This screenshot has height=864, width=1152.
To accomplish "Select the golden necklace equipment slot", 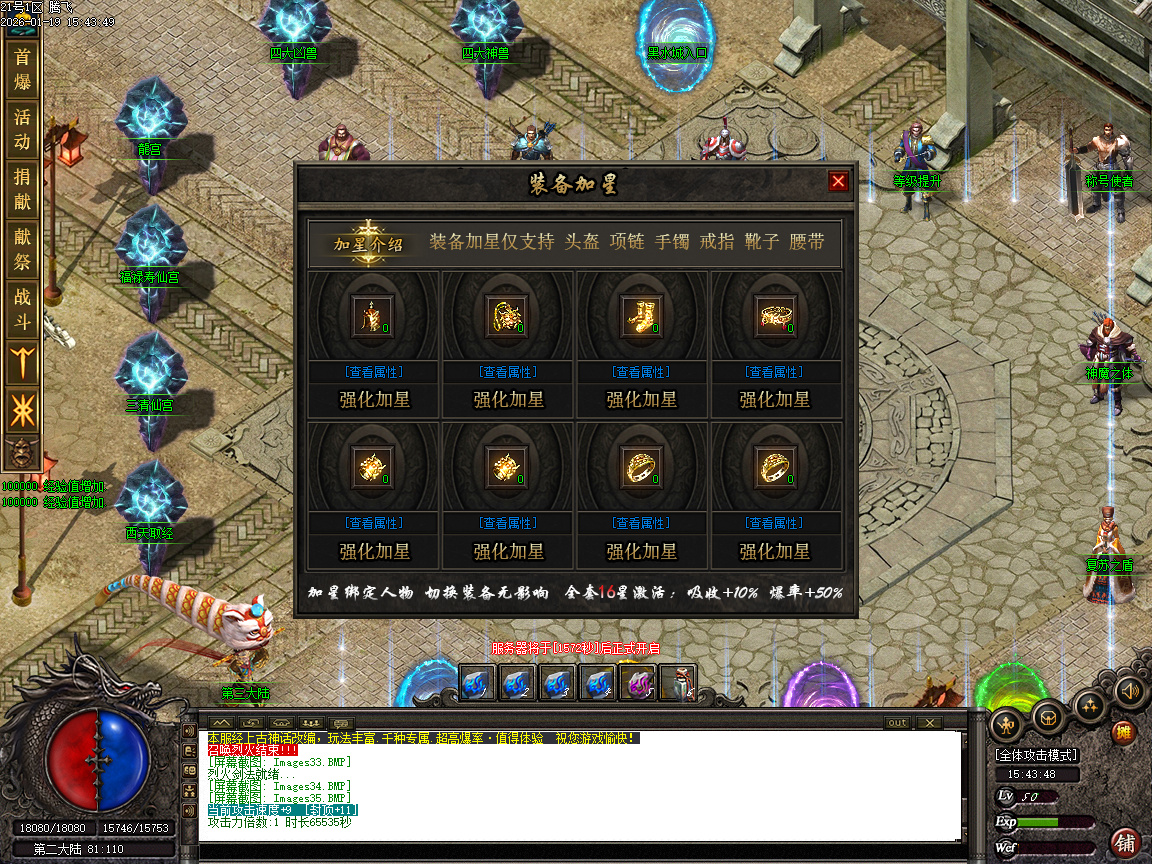I will point(507,316).
